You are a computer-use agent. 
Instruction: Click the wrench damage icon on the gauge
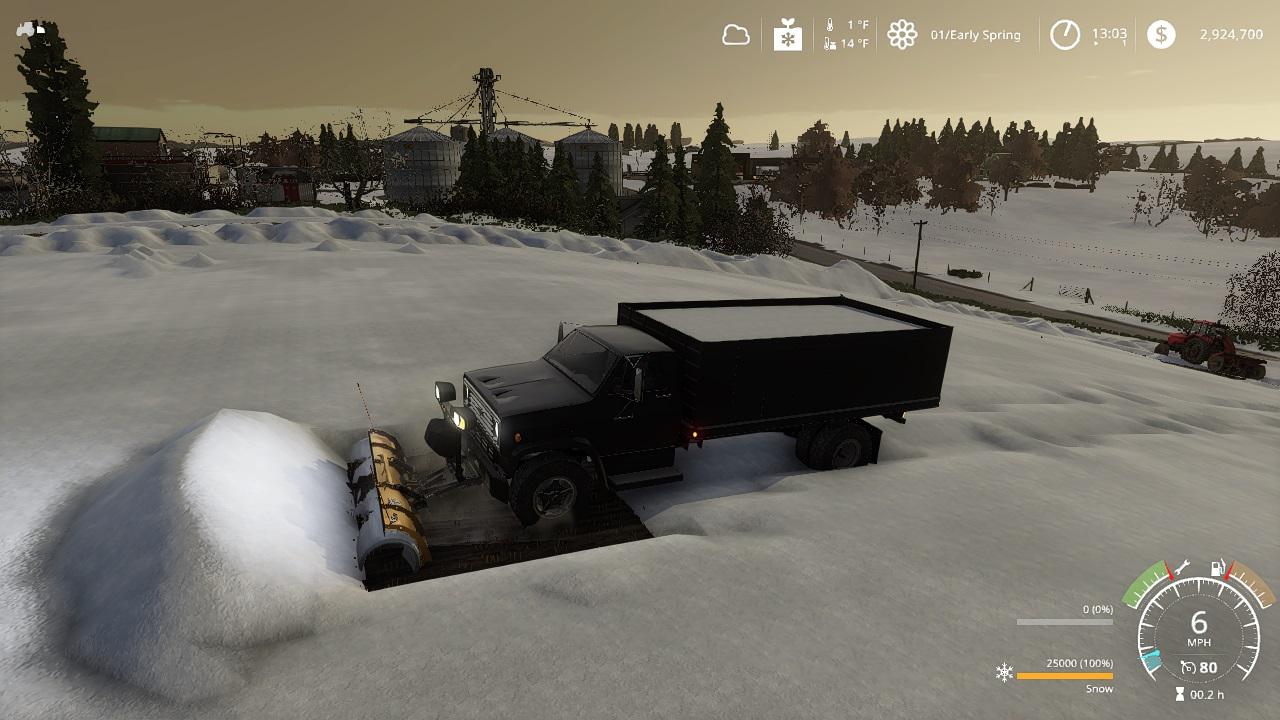pos(1181,567)
